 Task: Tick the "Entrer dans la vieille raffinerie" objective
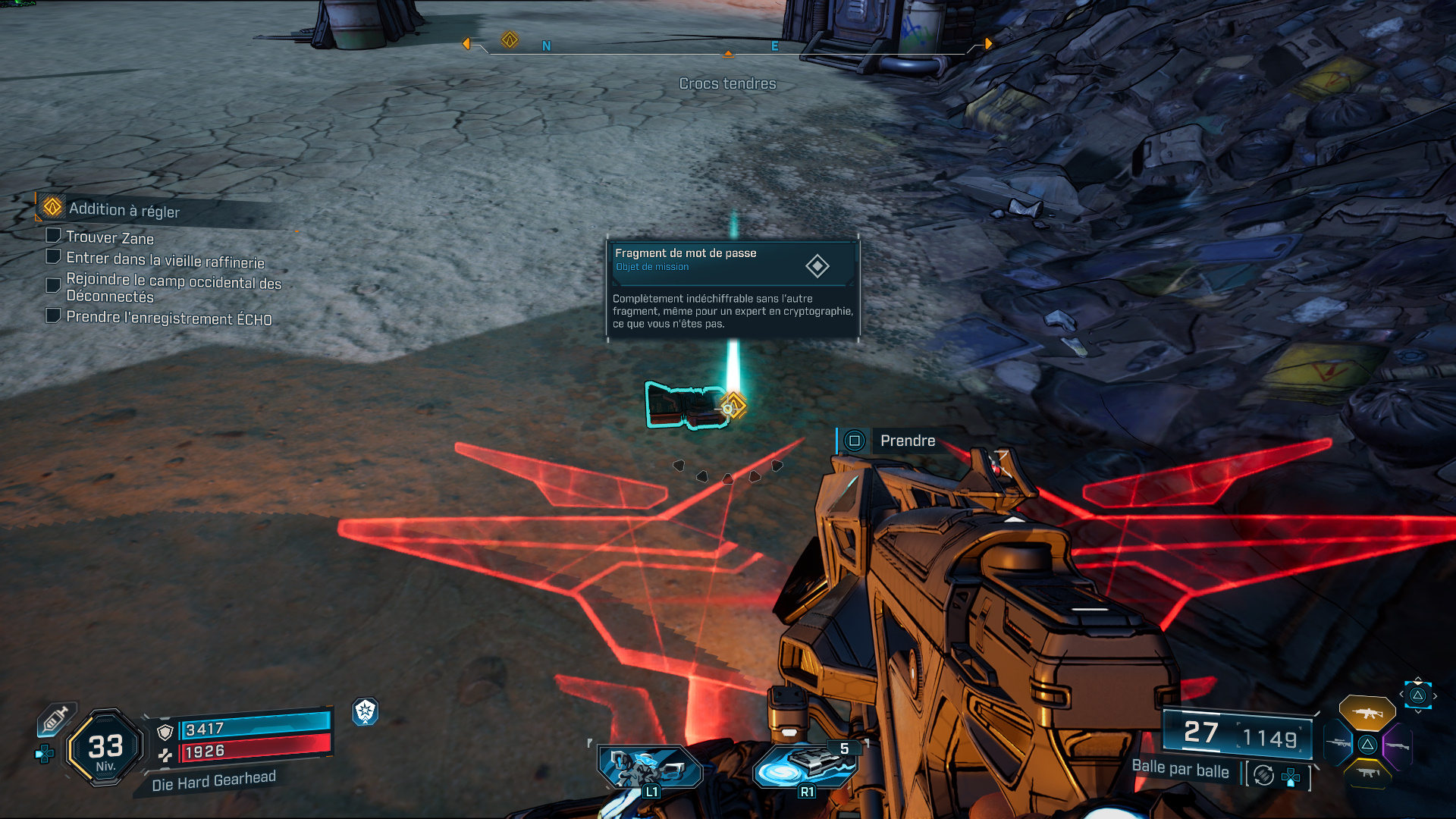coord(54,257)
